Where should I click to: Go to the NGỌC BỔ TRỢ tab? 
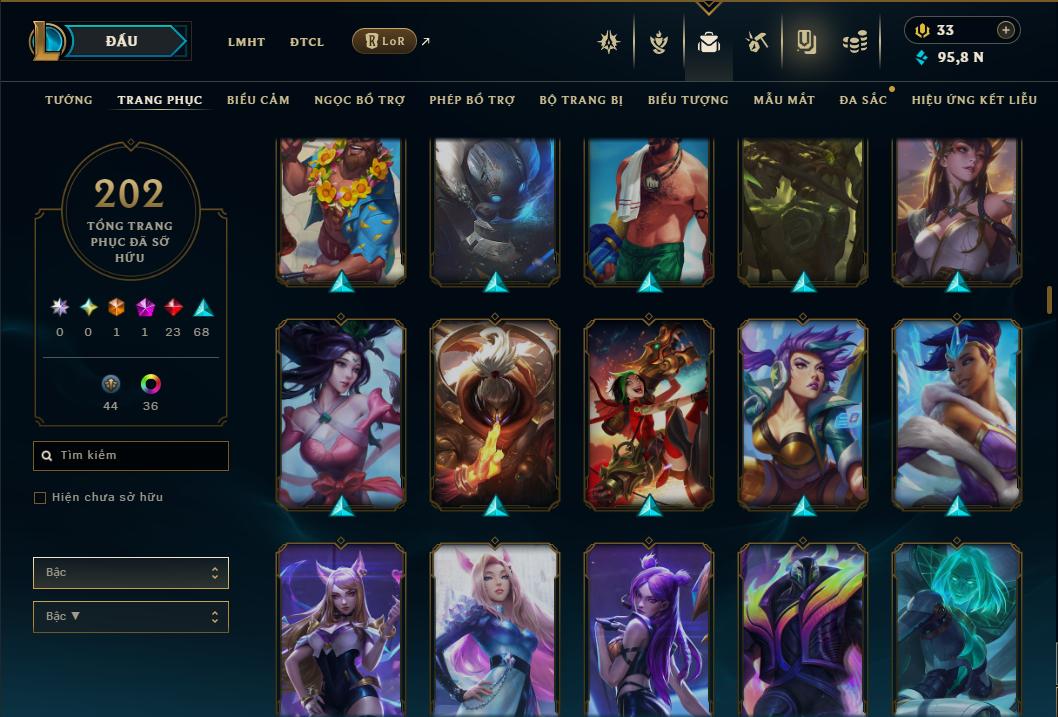click(x=359, y=100)
